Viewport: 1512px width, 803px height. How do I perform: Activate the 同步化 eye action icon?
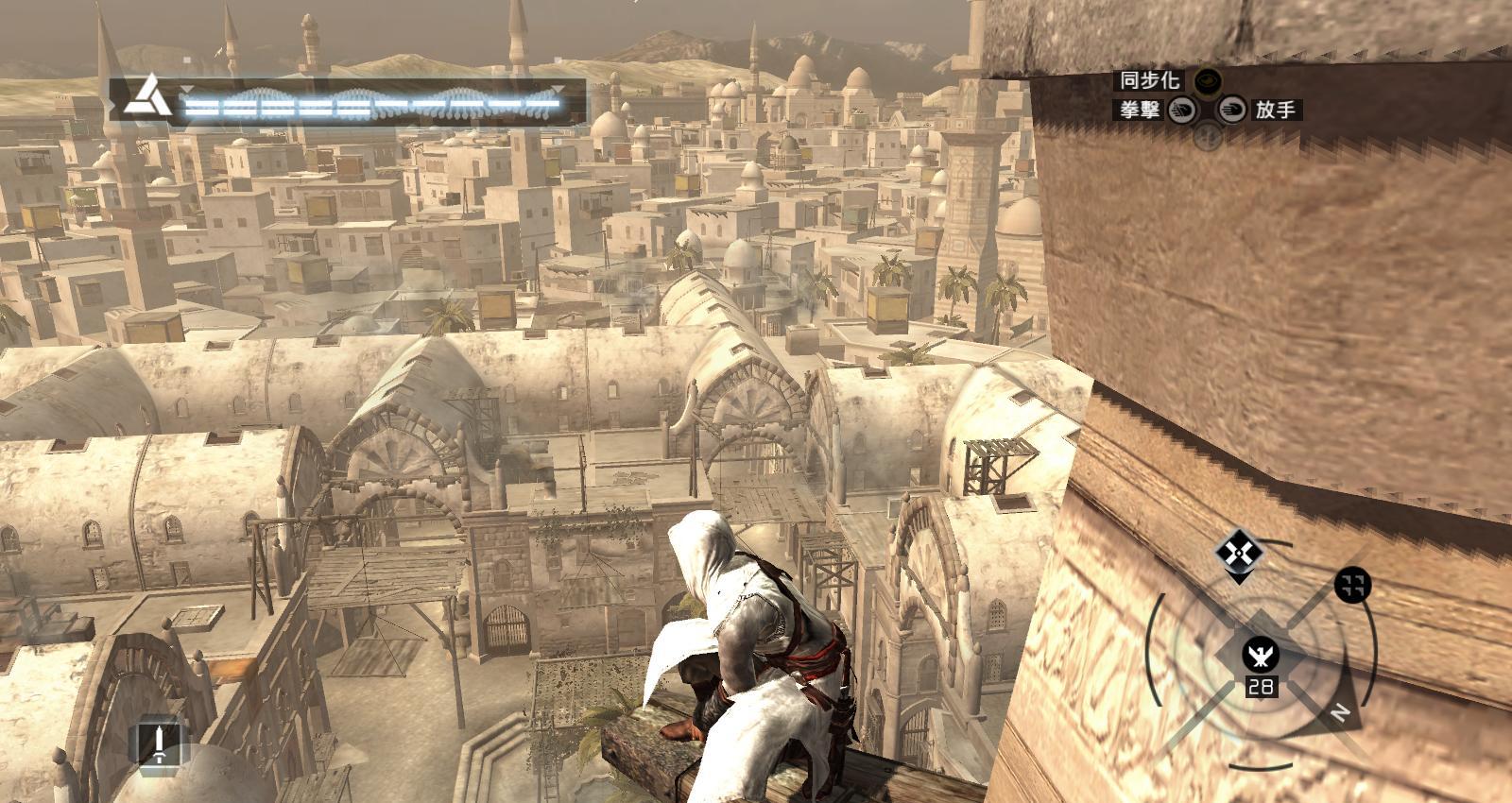tap(1207, 81)
